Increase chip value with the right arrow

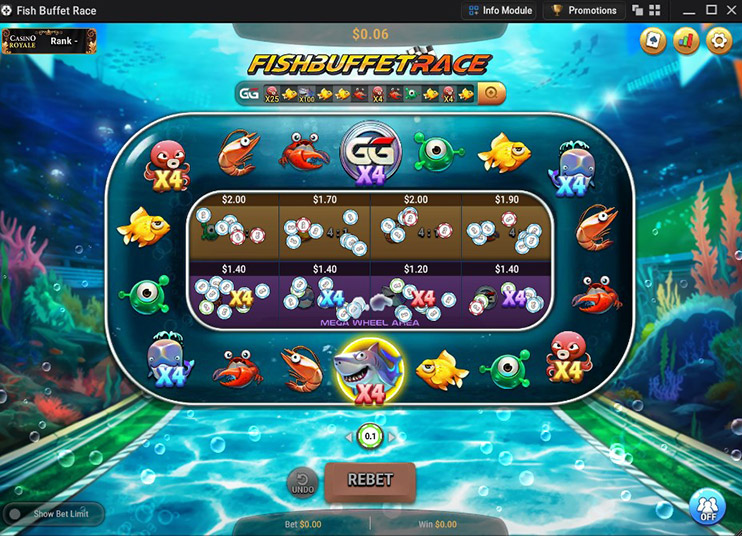pos(391,437)
